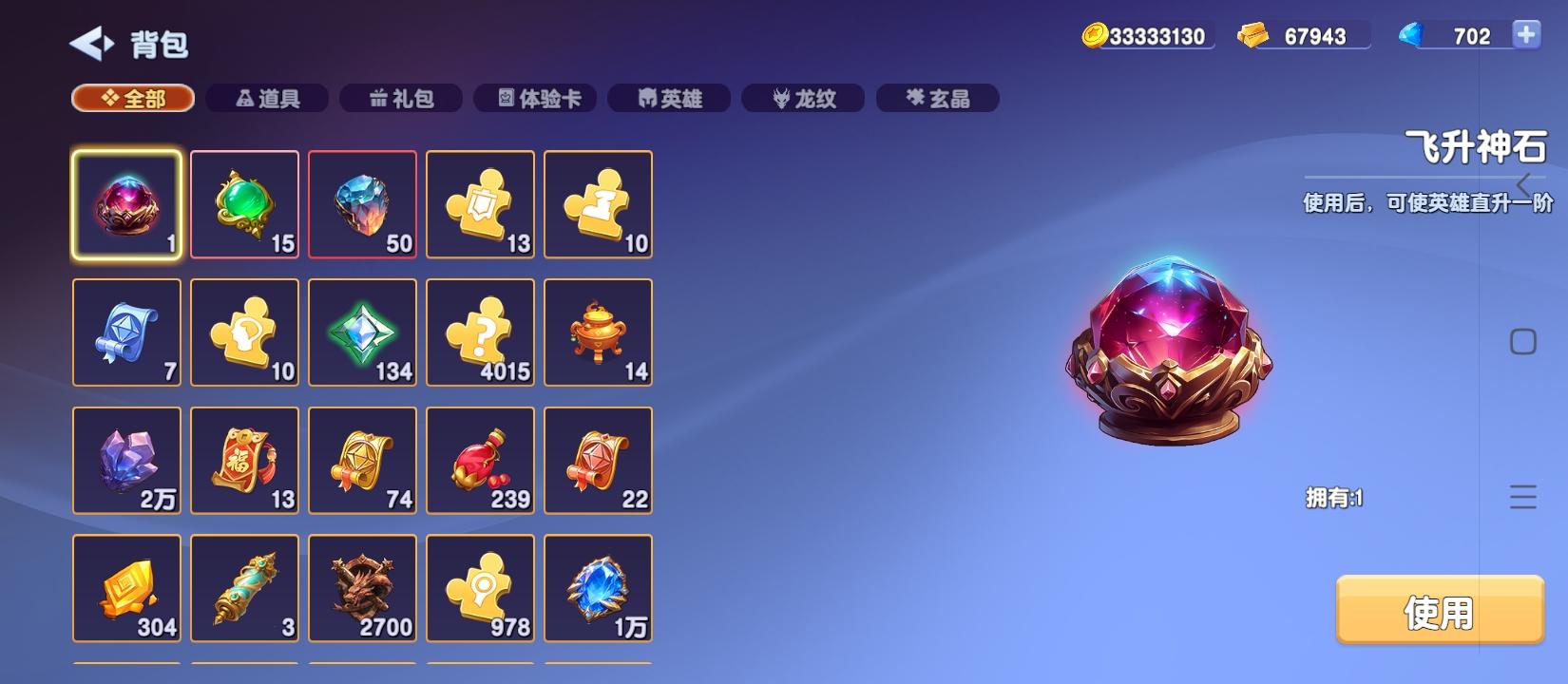This screenshot has height=684, width=1568.
Task: Select the green orb item with count 15
Action: pyautogui.click(x=244, y=204)
